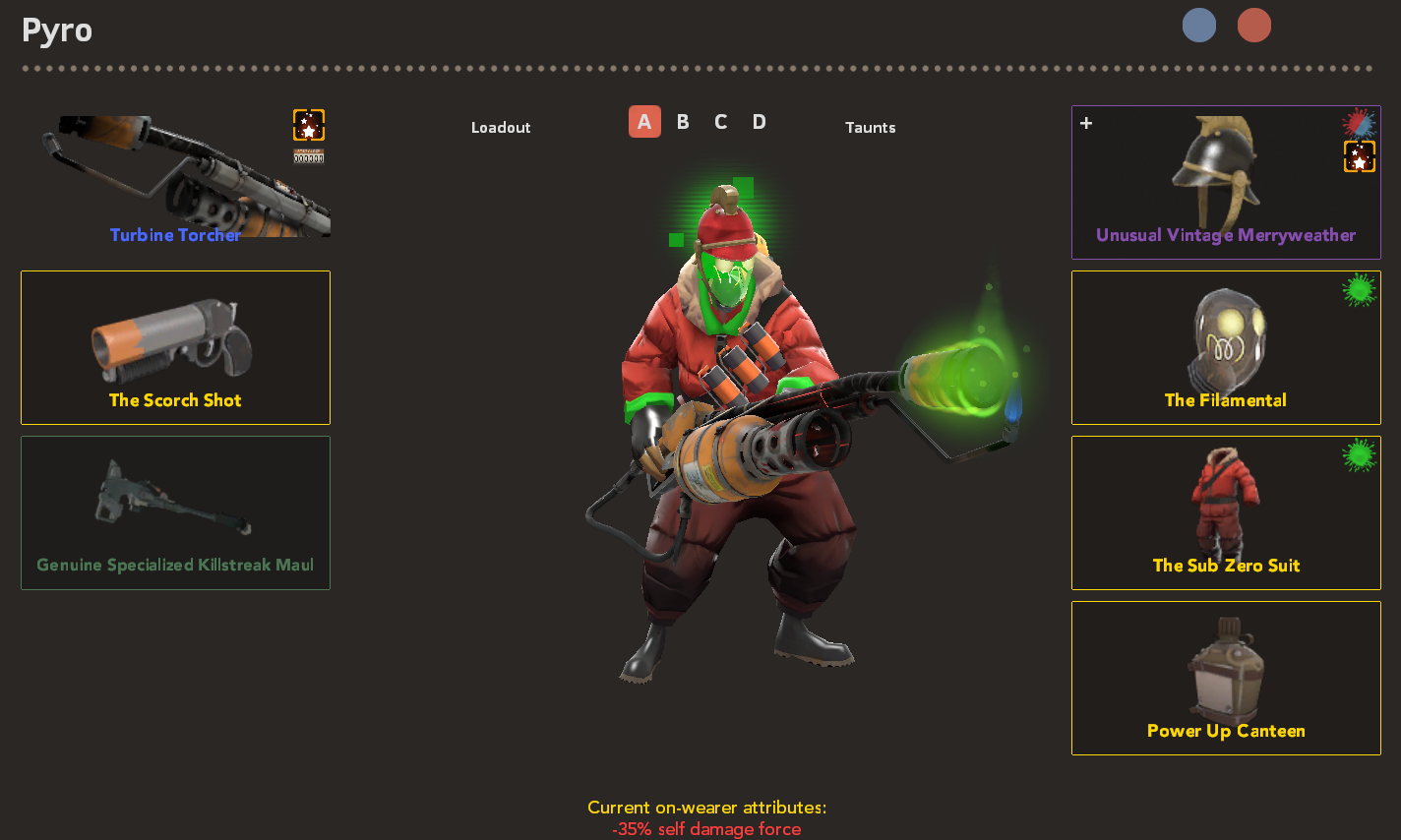Image resolution: width=1401 pixels, height=840 pixels.
Task: Open the Power Up Canteen slot
Action: (1226, 678)
